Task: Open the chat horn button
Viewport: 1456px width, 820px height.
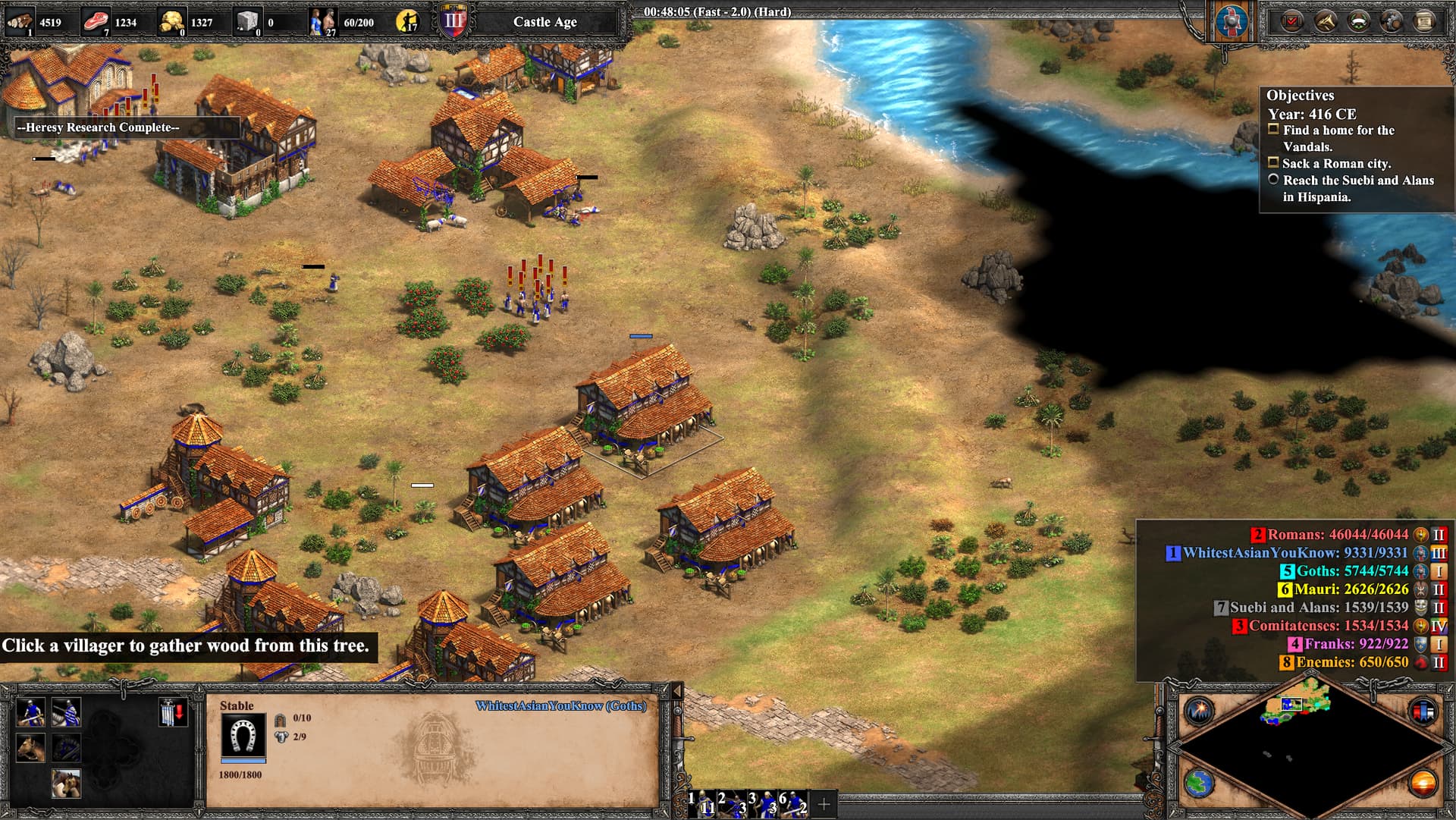Action: coord(1325,21)
